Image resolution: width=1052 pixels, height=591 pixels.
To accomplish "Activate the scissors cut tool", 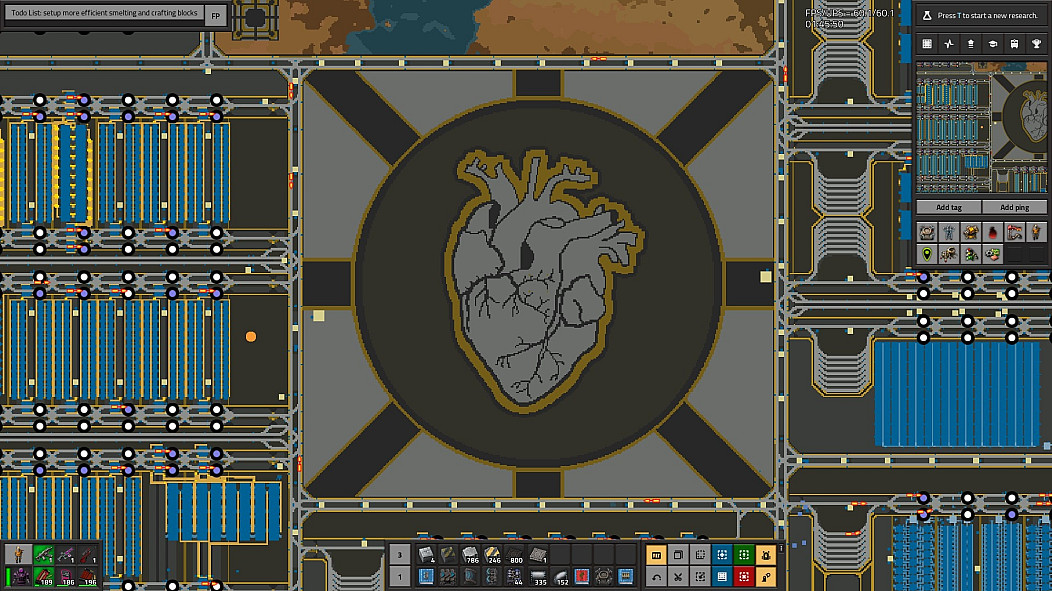I will click(677, 577).
